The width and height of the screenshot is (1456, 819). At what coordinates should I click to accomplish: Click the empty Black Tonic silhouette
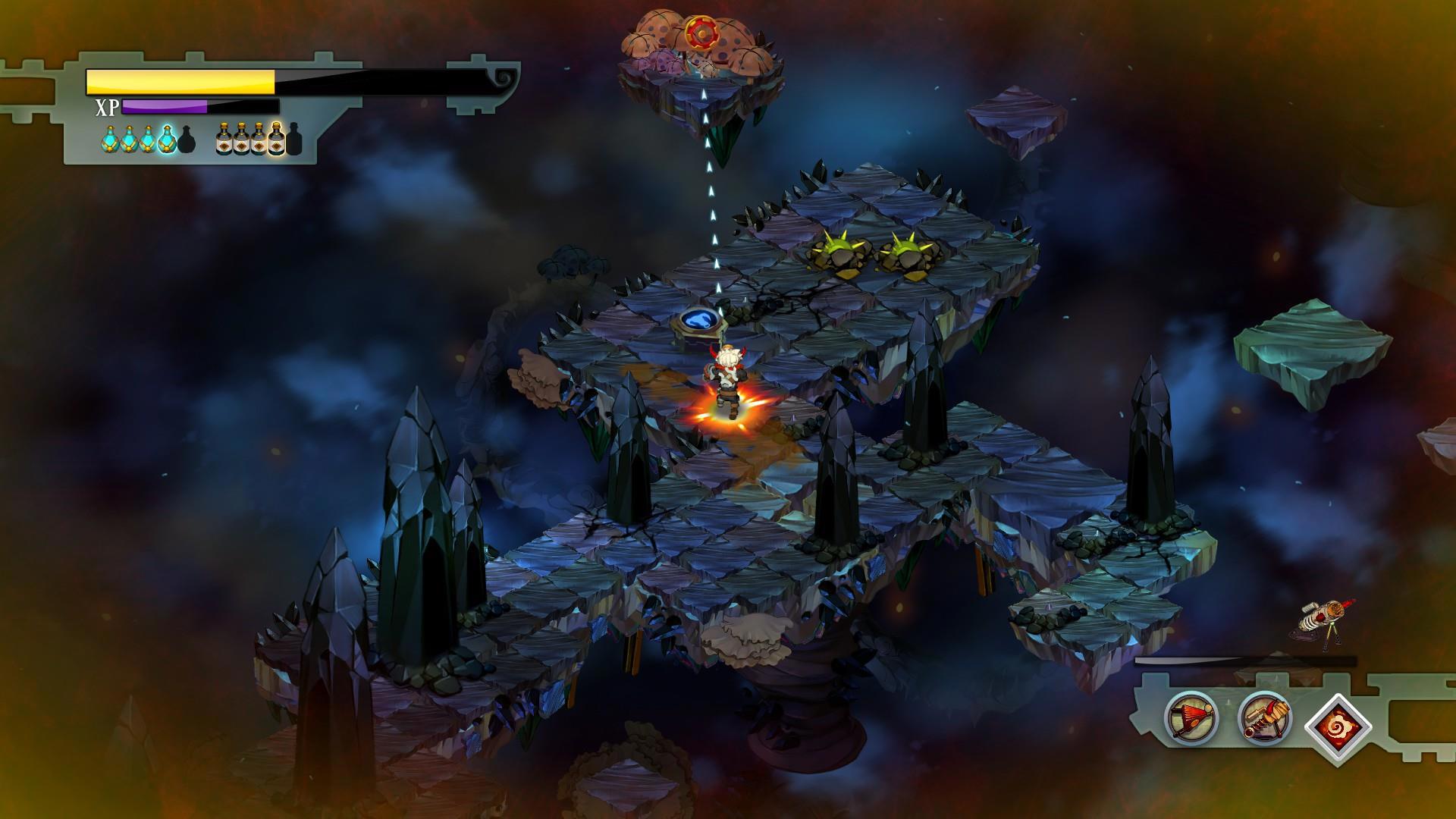click(293, 140)
